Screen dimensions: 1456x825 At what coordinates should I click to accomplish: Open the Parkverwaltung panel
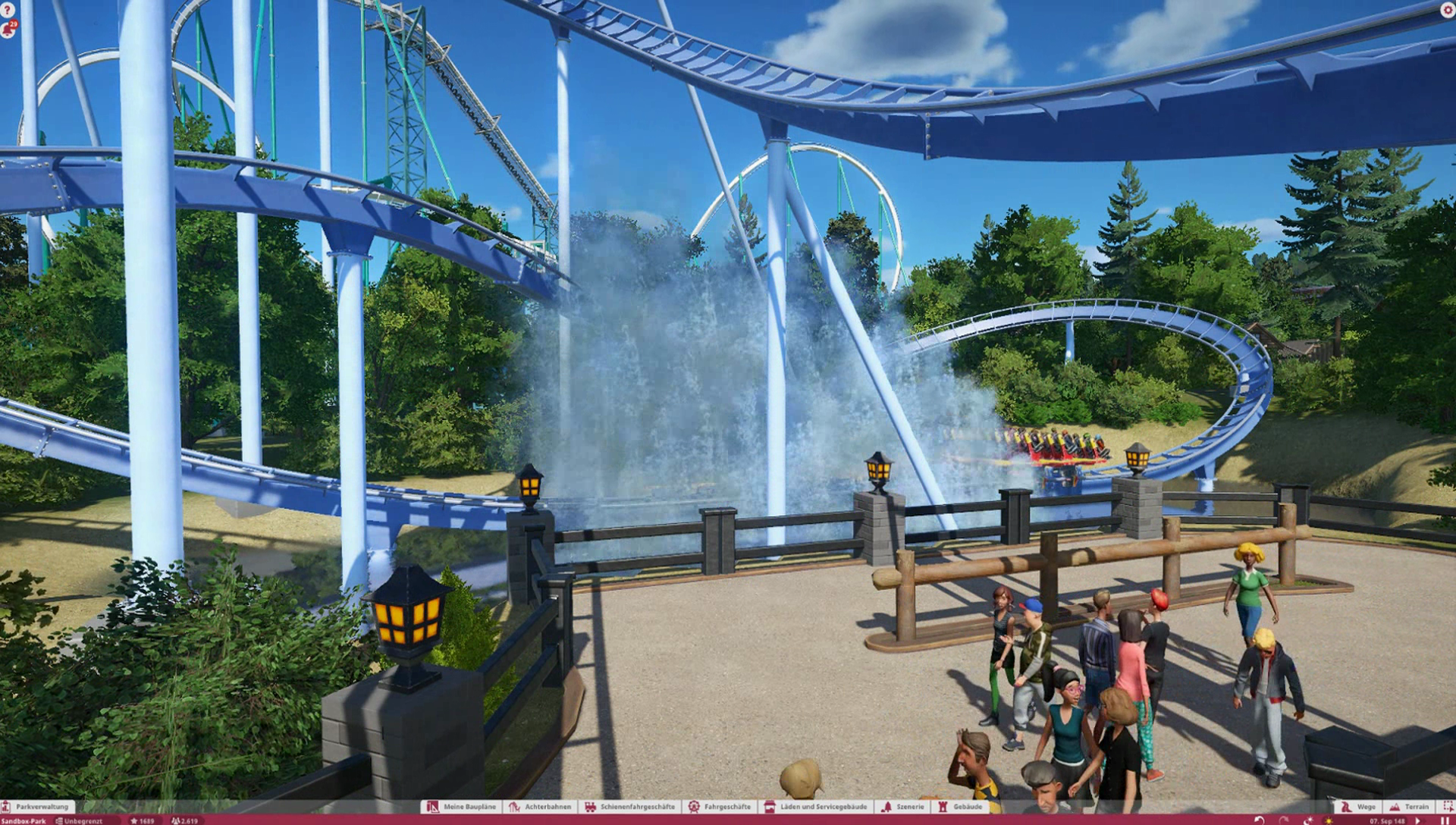coord(38,807)
